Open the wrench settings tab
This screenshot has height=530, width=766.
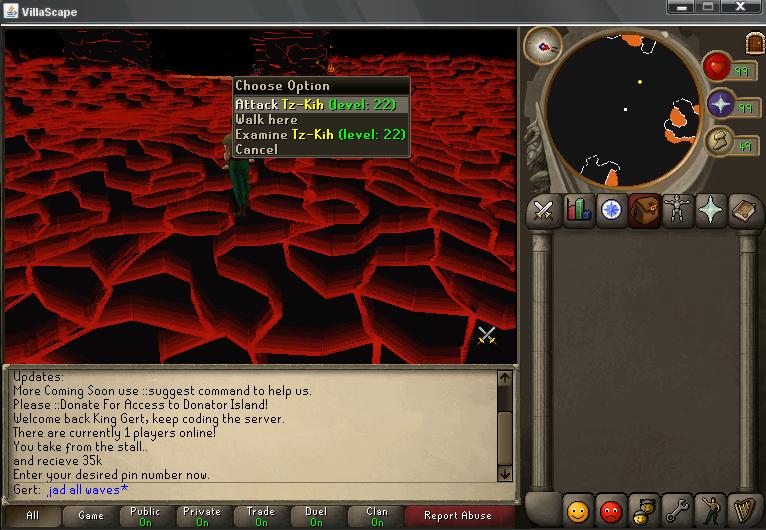(x=677, y=511)
